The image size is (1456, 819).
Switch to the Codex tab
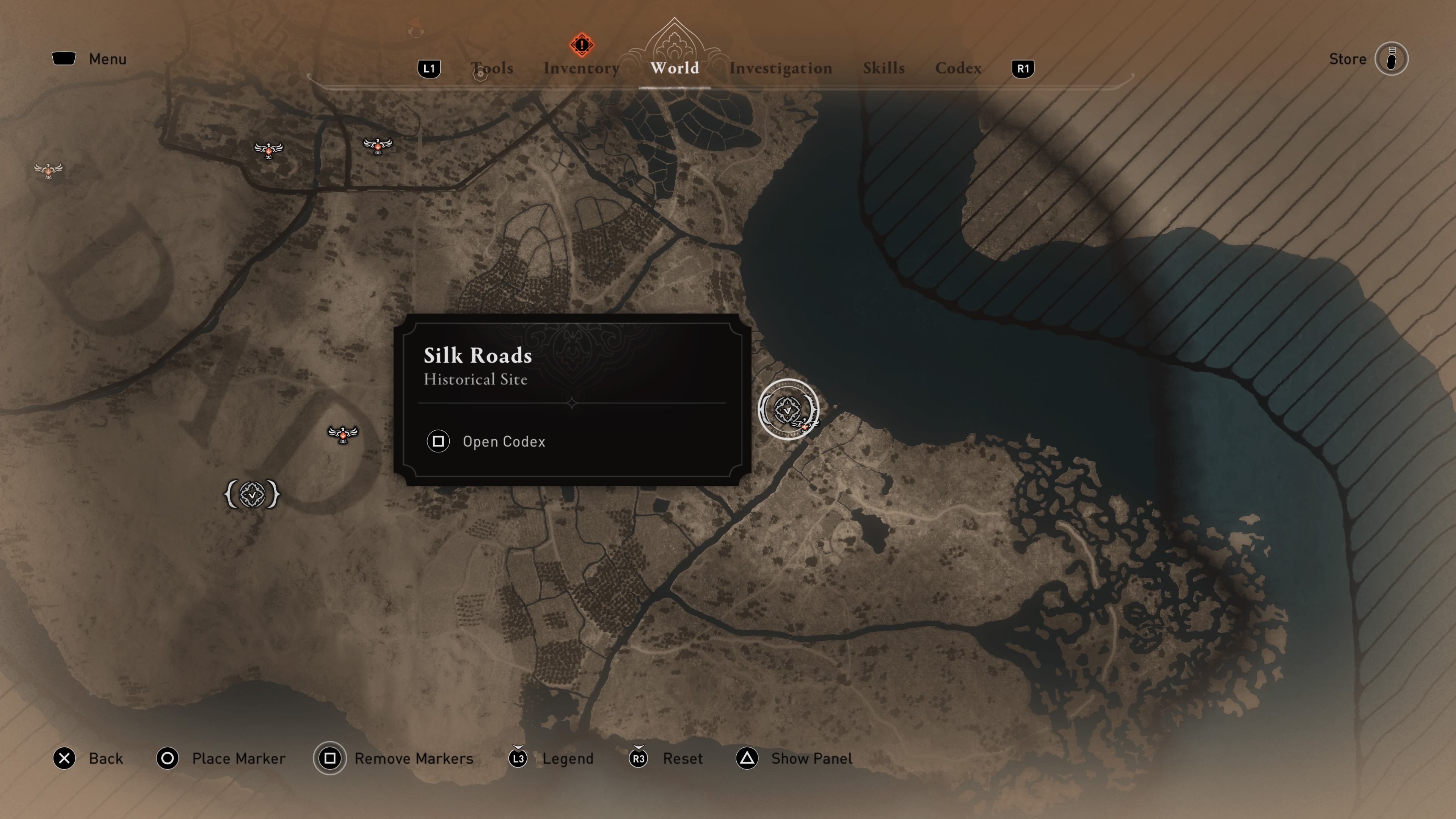(958, 68)
